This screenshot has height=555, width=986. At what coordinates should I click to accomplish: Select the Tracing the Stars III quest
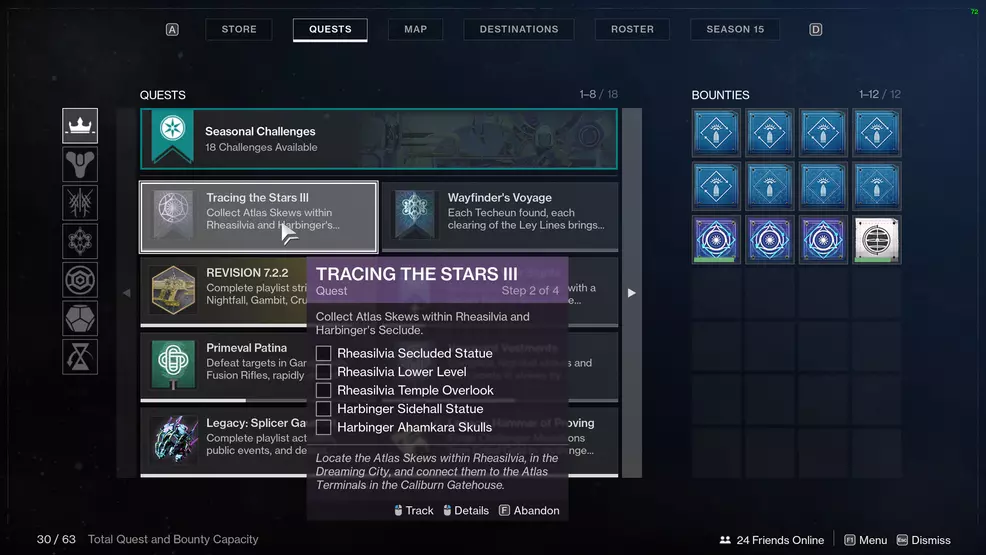pyautogui.click(x=258, y=217)
